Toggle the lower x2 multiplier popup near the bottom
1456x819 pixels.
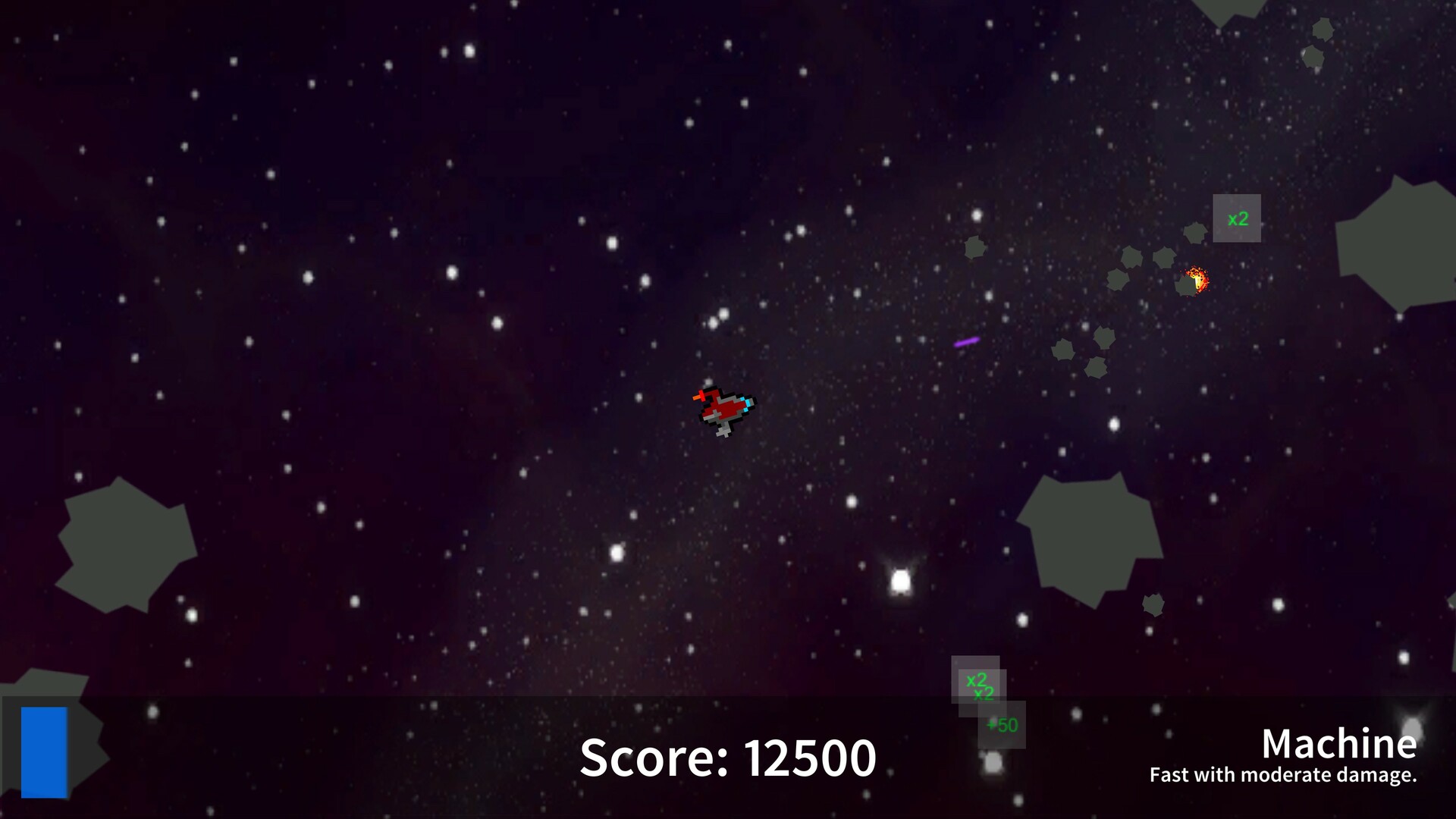click(x=984, y=693)
